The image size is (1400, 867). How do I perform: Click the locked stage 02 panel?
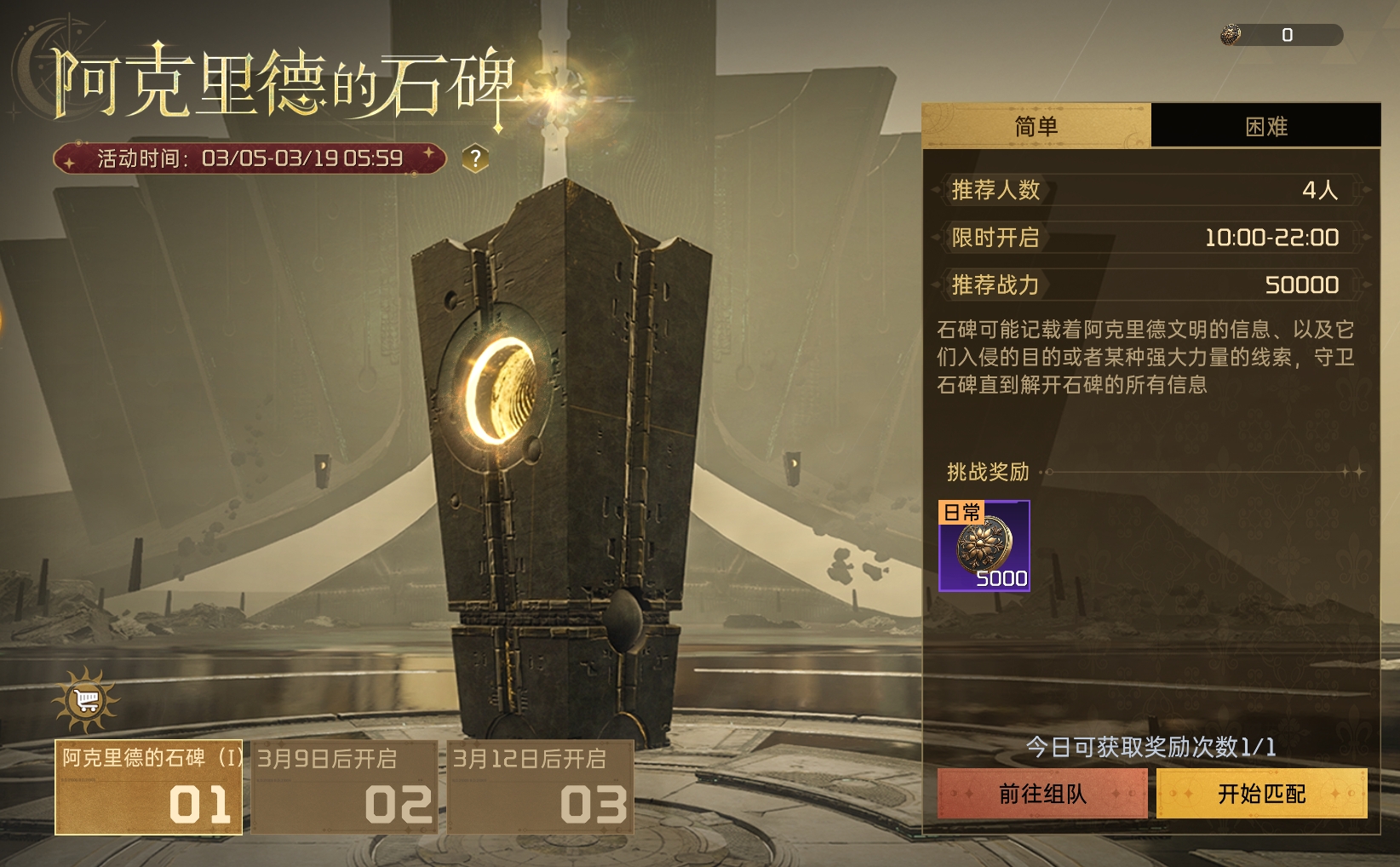[344, 788]
